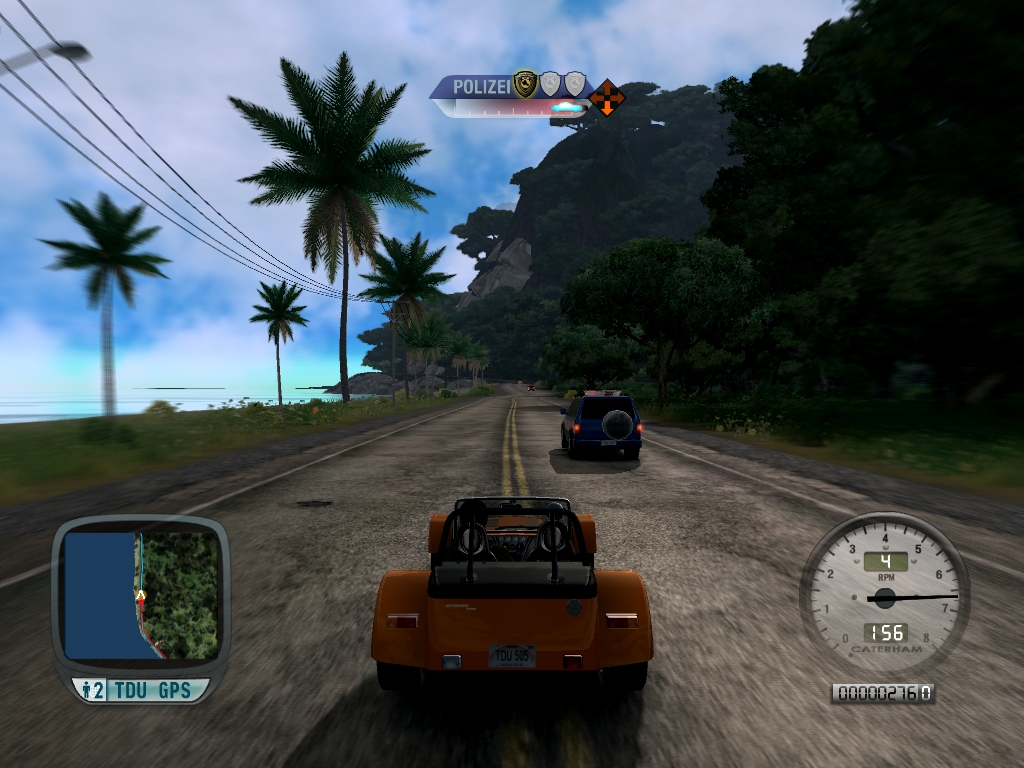
Task: Click the player arrow marker on the minimap
Action: click(x=141, y=596)
